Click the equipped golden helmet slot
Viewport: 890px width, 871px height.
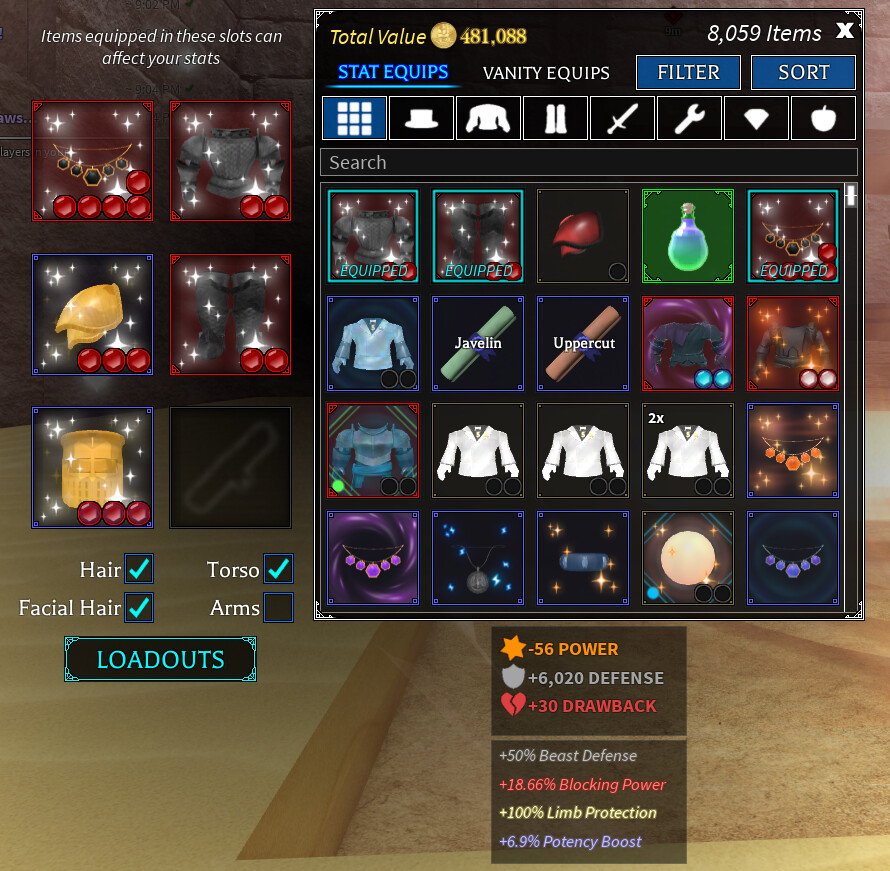tap(92, 314)
